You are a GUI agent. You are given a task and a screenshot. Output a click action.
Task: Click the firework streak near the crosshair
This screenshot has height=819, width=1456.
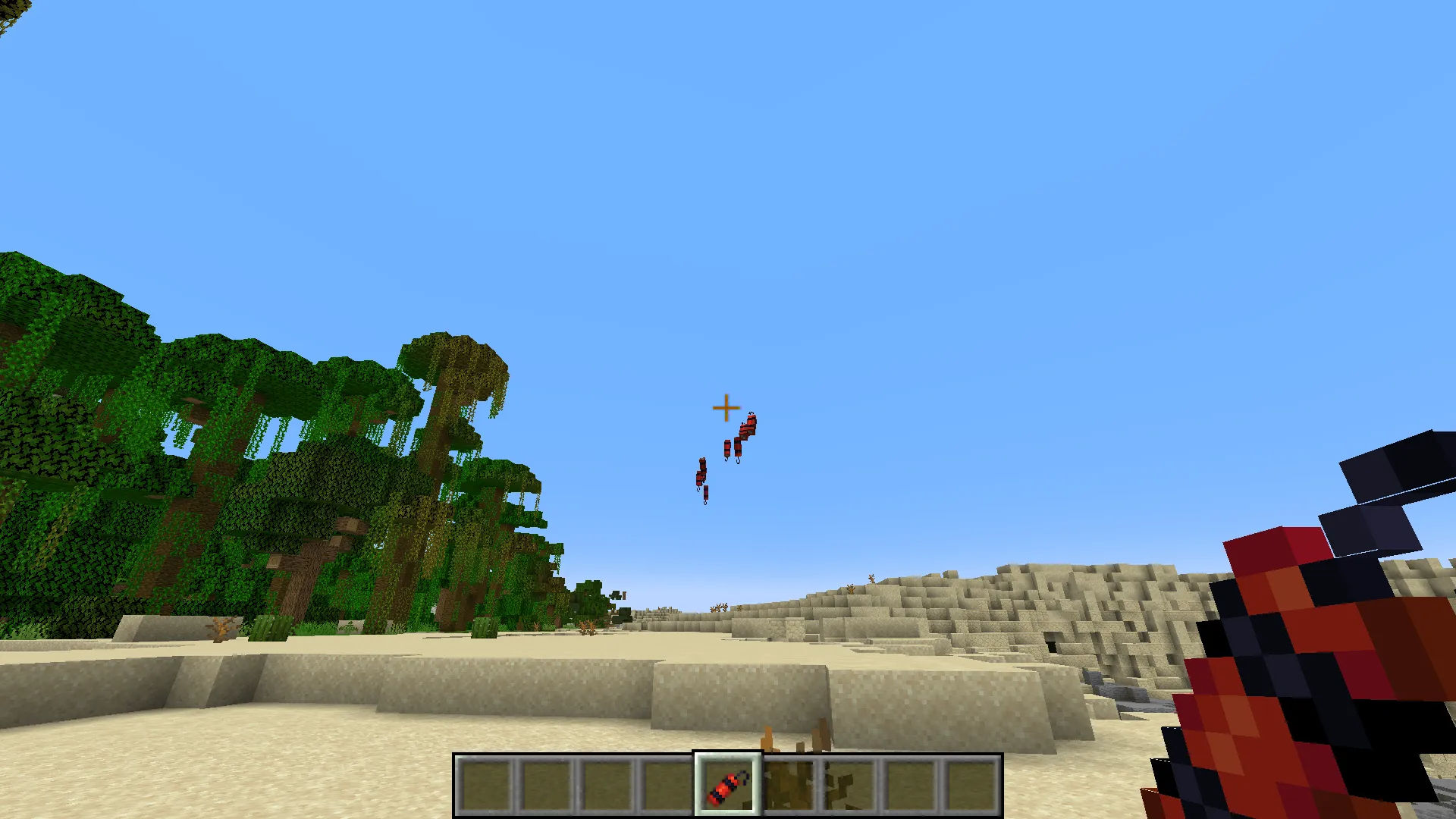pos(744,436)
